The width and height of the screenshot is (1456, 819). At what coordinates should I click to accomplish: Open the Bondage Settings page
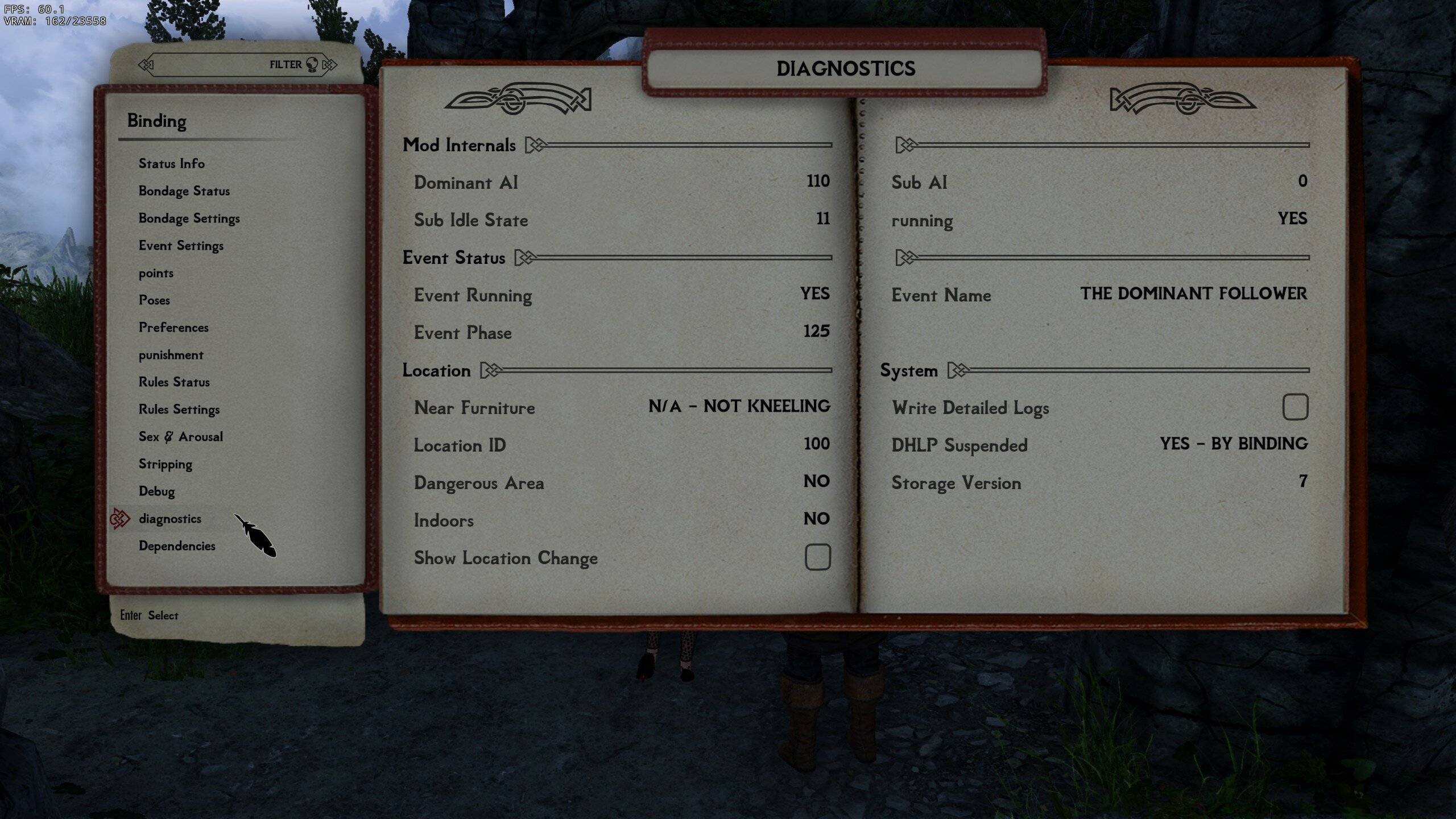click(x=189, y=218)
